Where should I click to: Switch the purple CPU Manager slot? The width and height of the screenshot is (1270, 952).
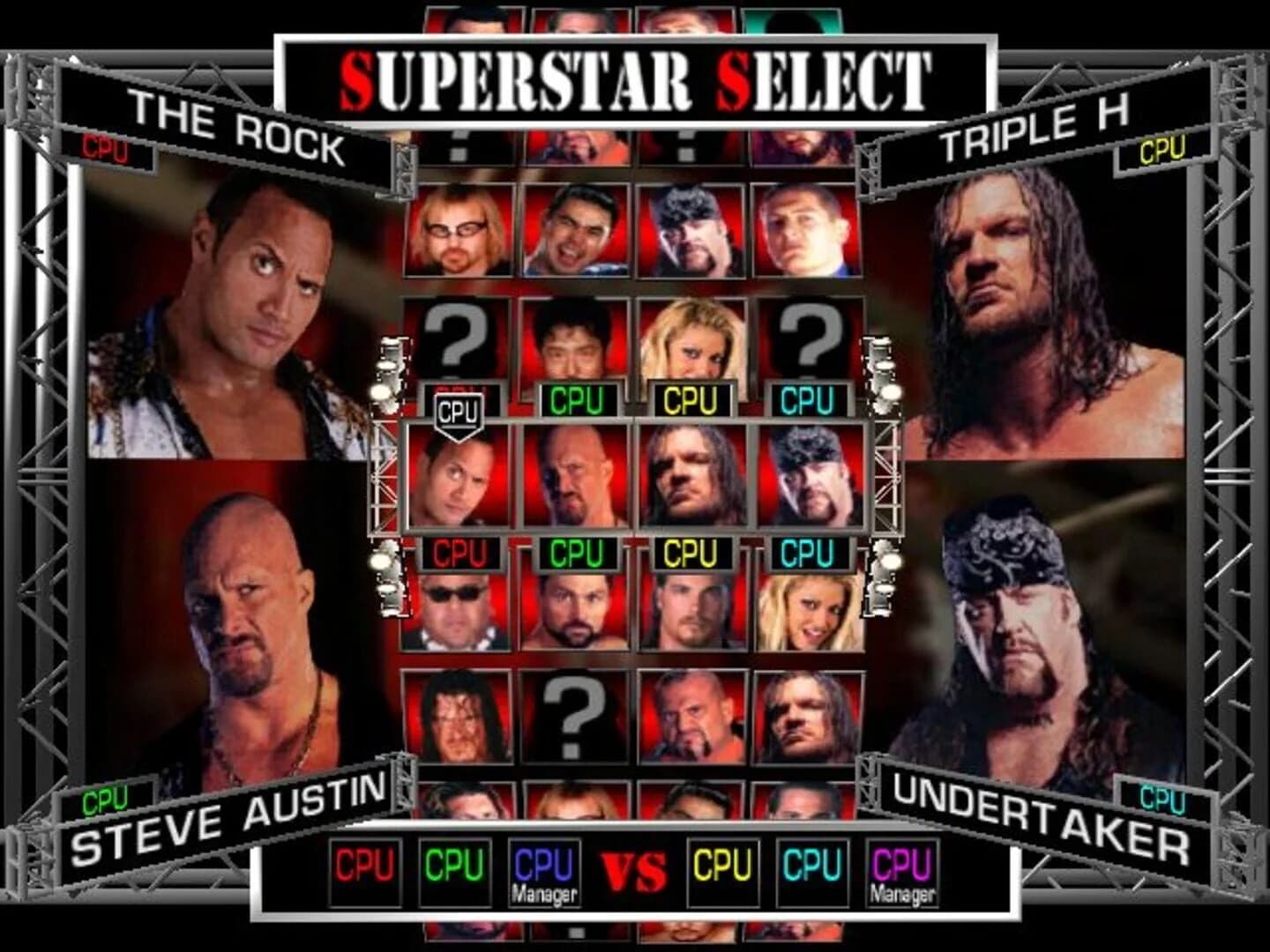[904, 871]
